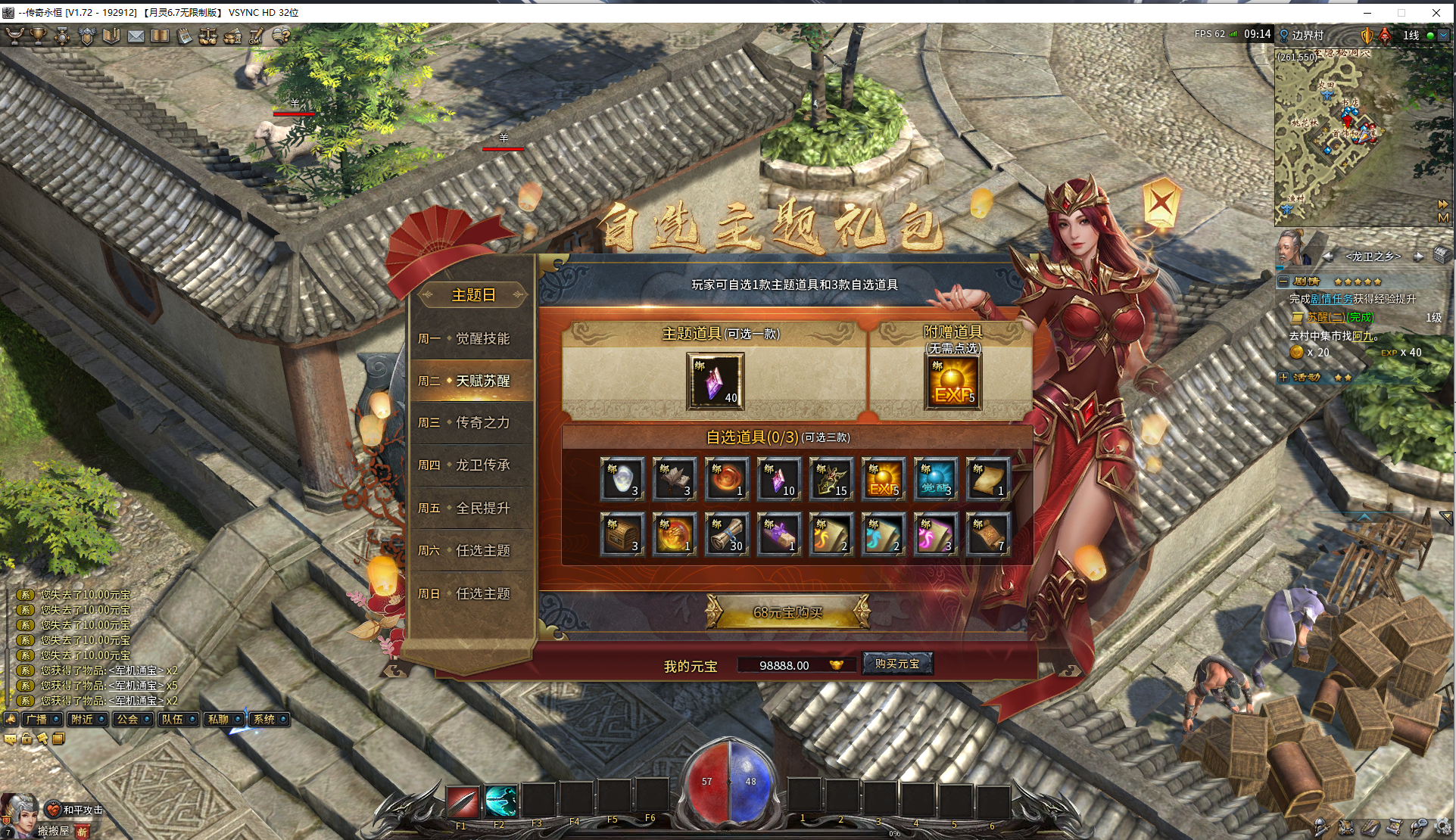The width and height of the screenshot is (1456, 840).
Task: Select the scroll item with quantity 30
Action: [727, 534]
